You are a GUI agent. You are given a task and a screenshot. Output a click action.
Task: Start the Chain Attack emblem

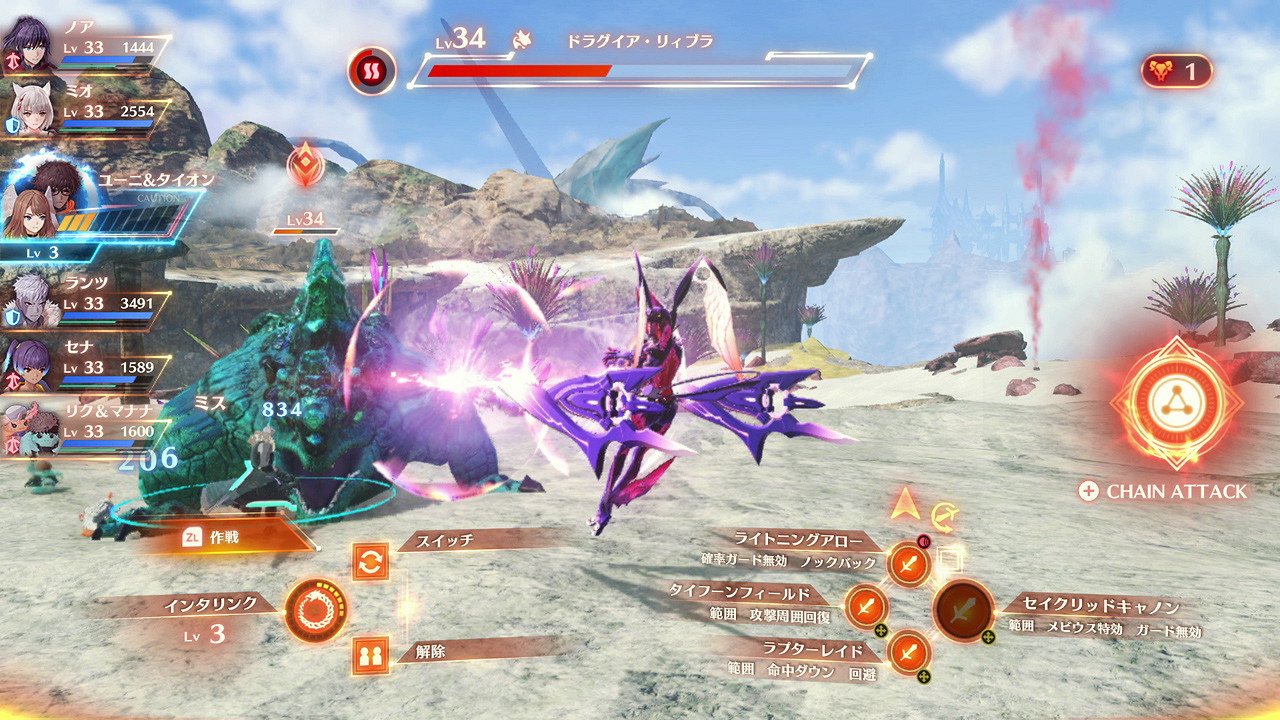[x=1175, y=403]
